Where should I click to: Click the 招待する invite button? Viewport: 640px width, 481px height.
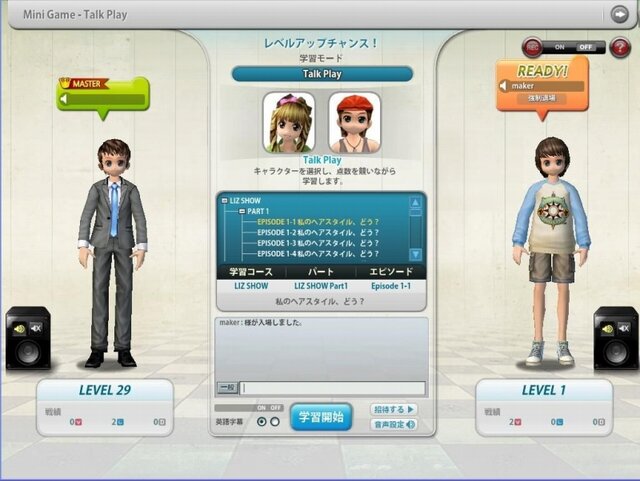coord(394,409)
